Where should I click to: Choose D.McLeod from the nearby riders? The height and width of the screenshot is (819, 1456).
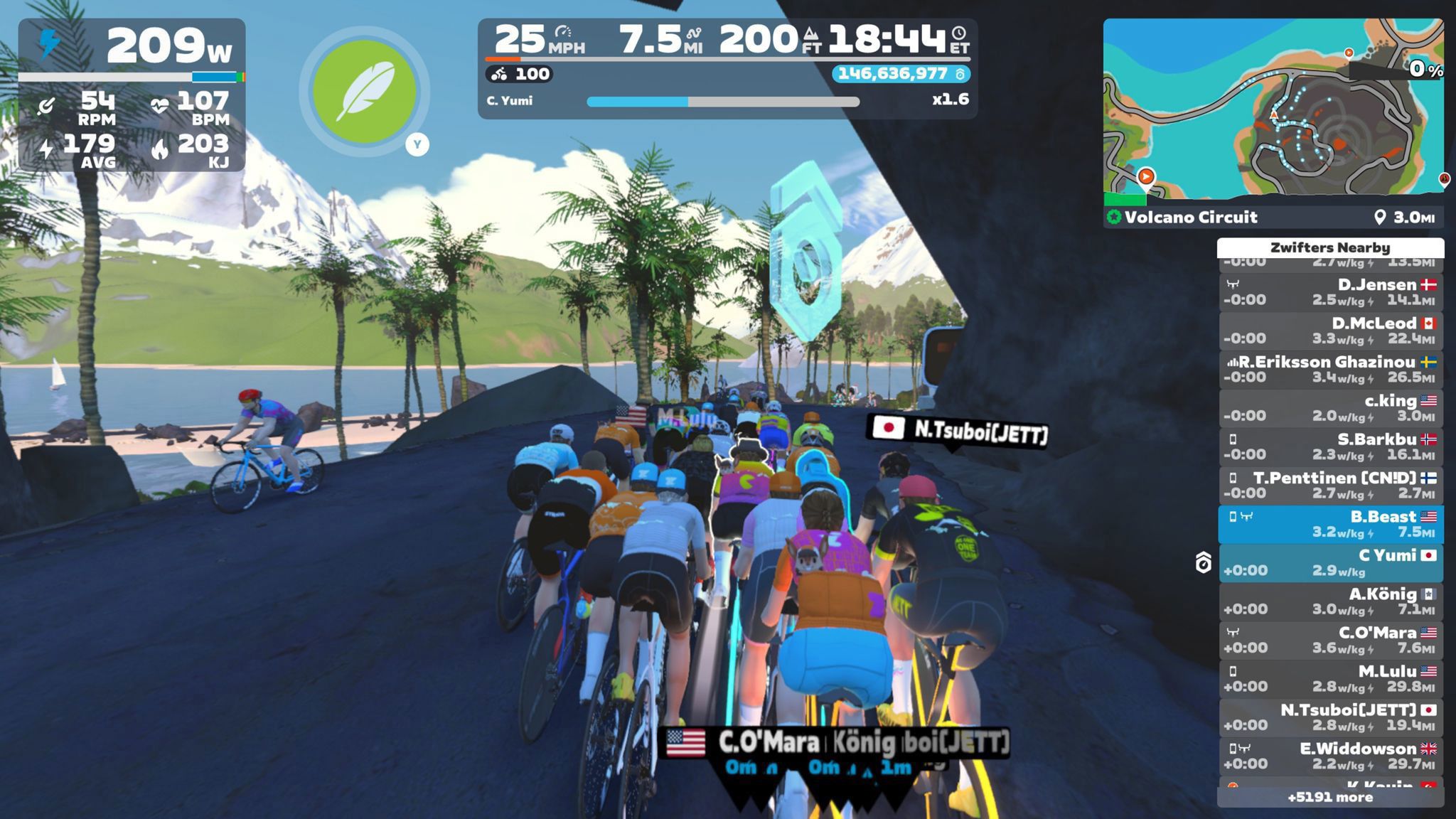pyautogui.click(x=1330, y=331)
